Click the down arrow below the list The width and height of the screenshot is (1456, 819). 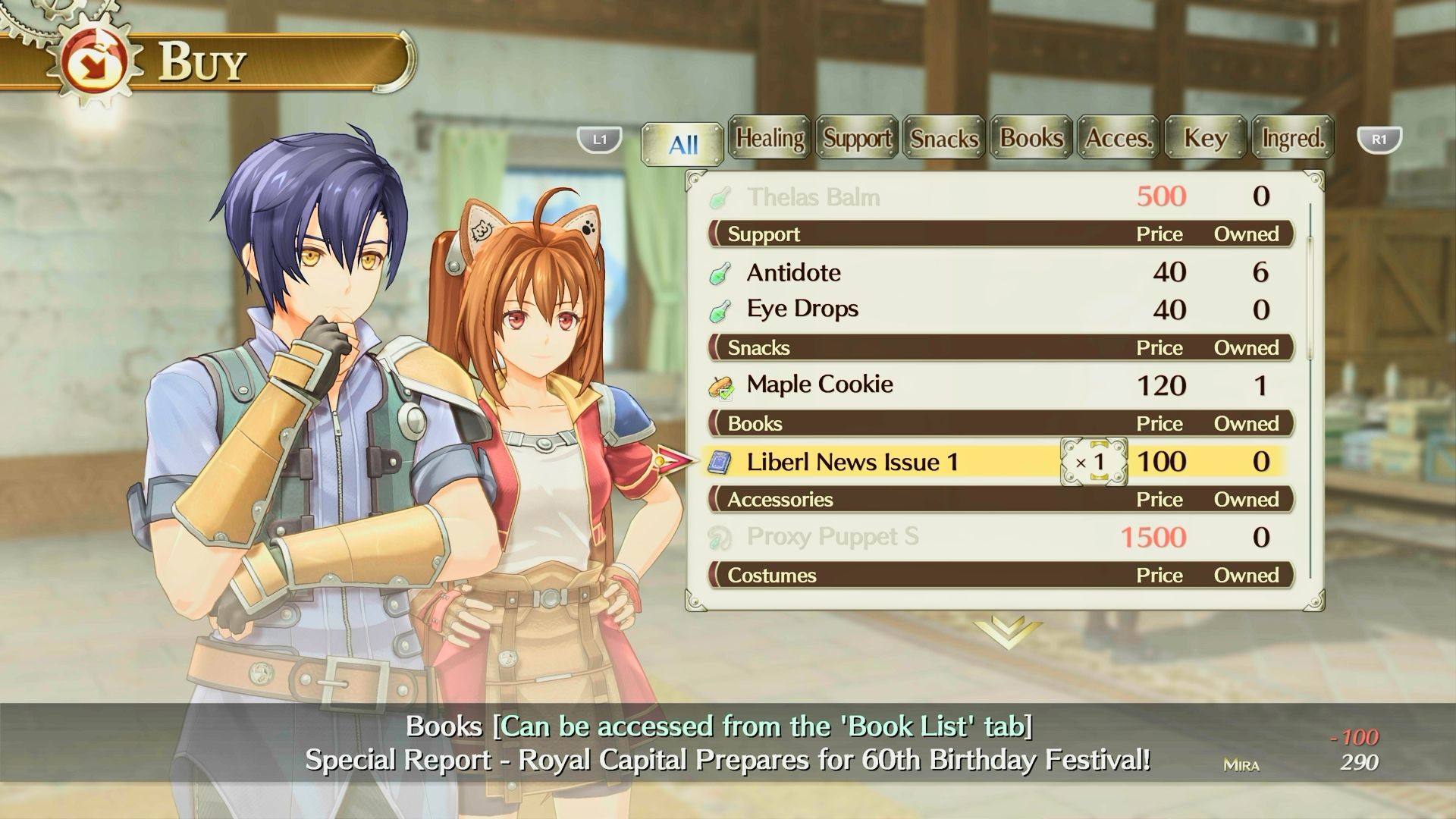(x=1006, y=632)
